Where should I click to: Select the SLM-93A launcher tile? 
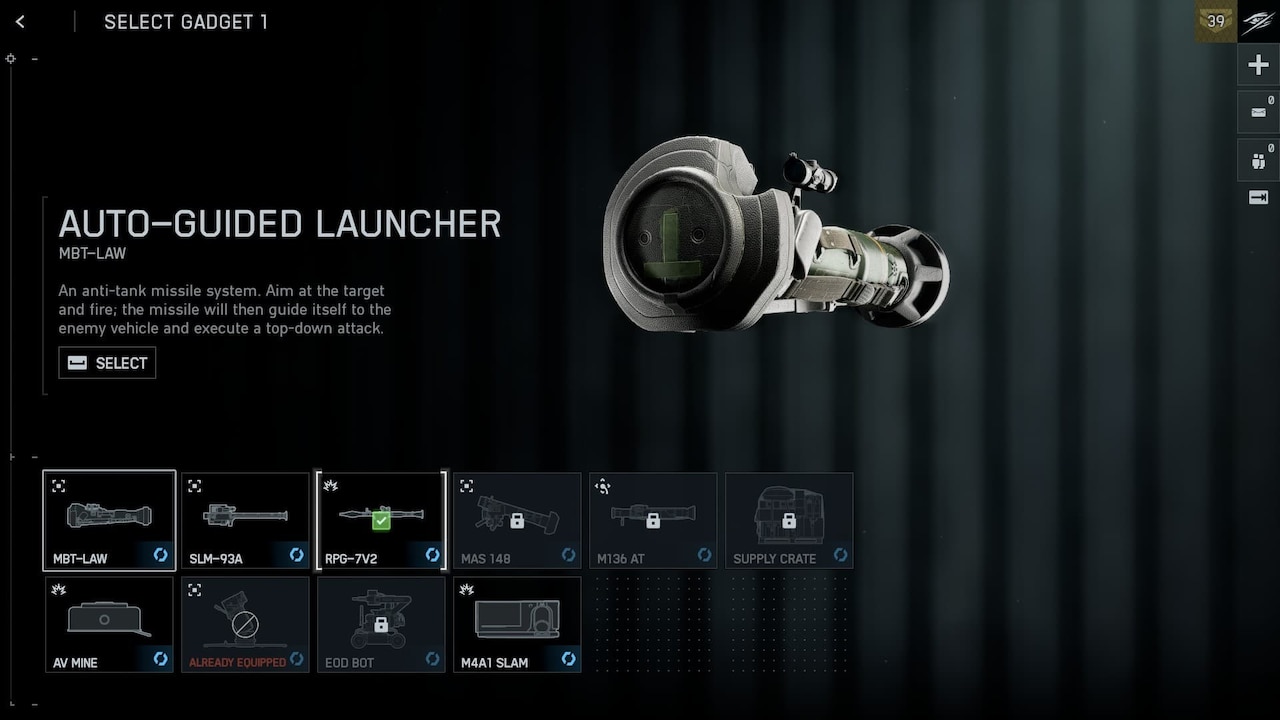click(245, 520)
